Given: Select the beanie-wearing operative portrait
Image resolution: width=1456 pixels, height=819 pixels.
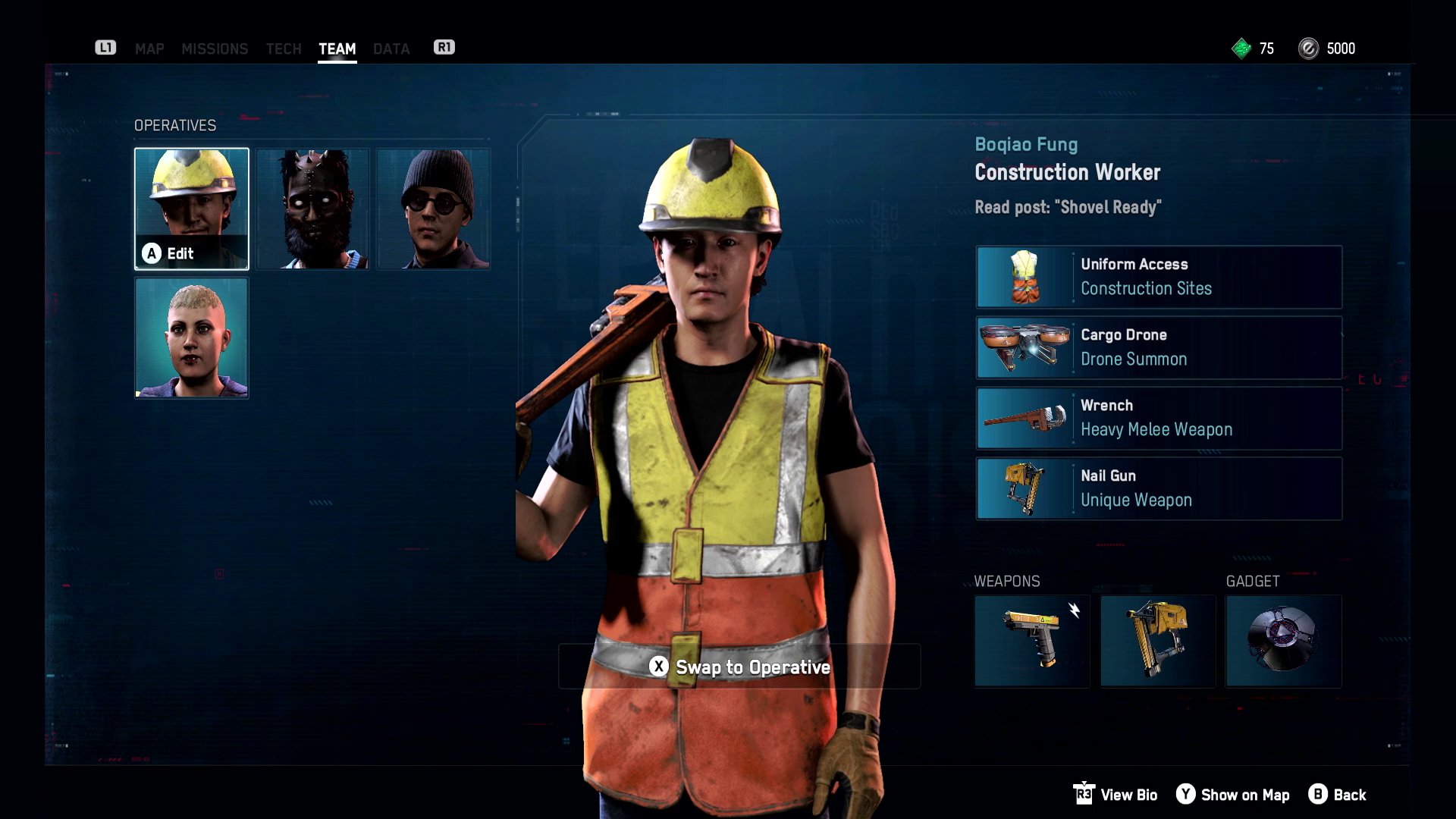Looking at the screenshot, I should tap(433, 209).
